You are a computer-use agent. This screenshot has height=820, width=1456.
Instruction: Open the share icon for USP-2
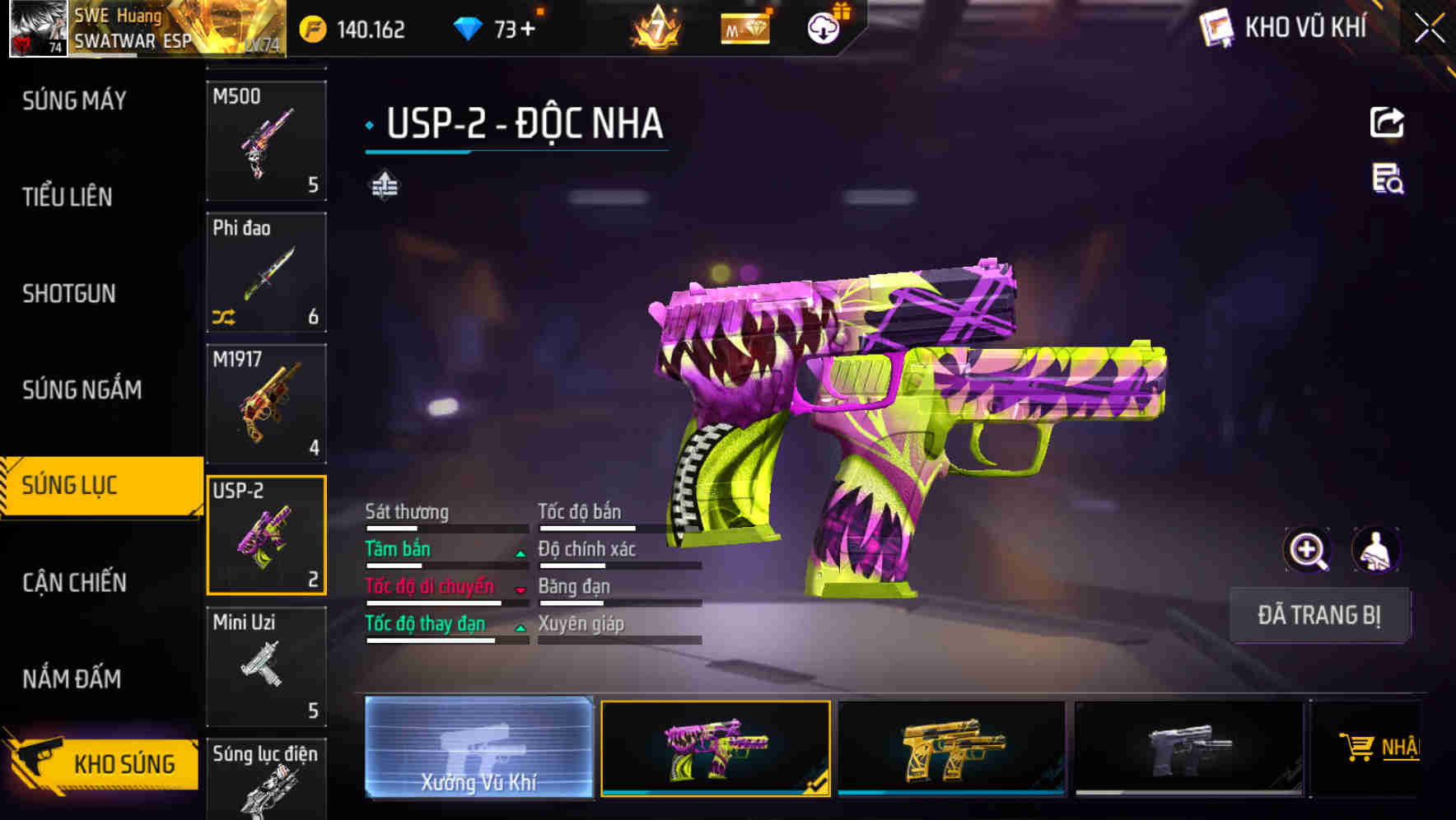pos(1388,122)
